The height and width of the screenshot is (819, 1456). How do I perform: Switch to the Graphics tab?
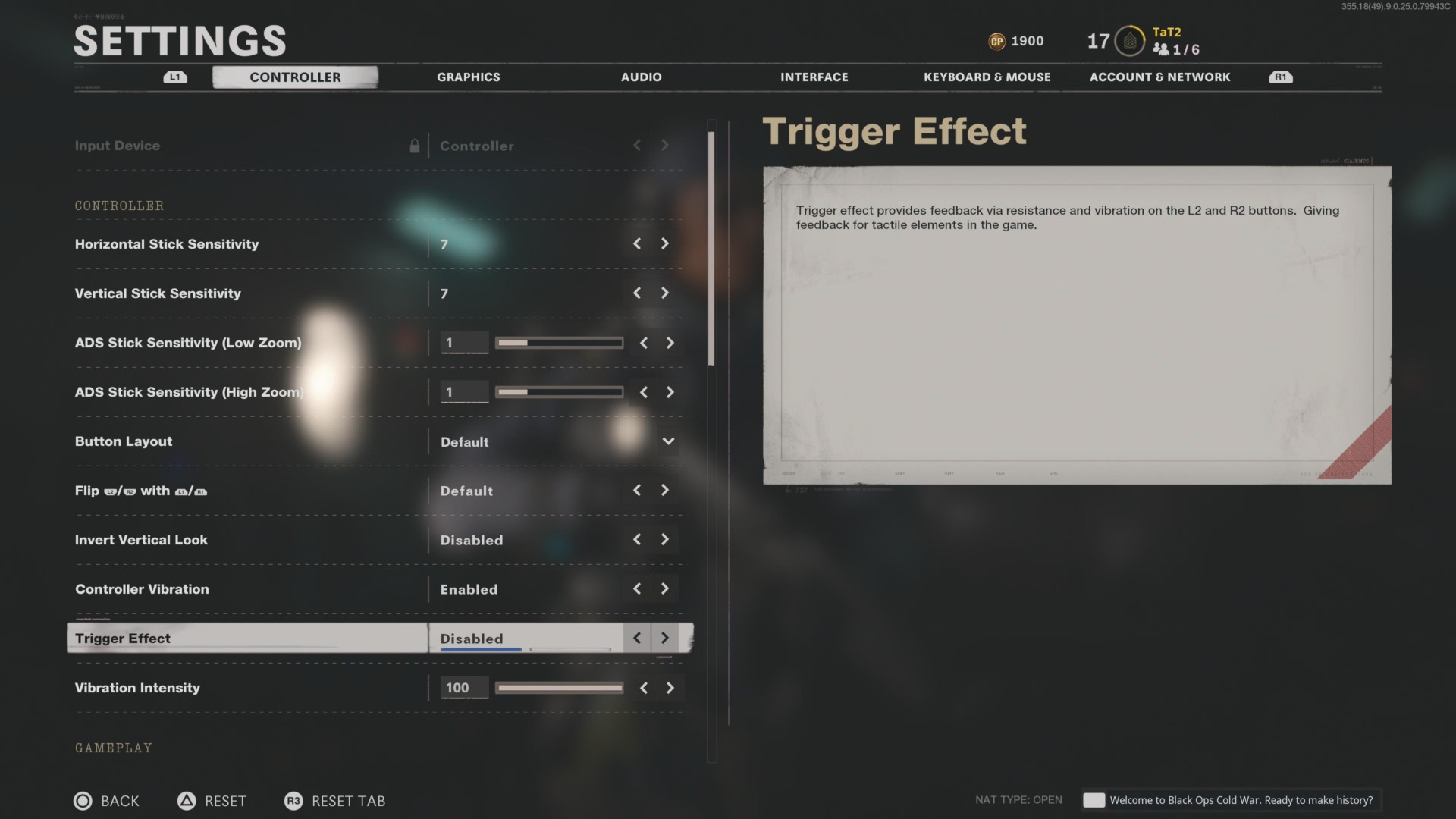pos(468,77)
